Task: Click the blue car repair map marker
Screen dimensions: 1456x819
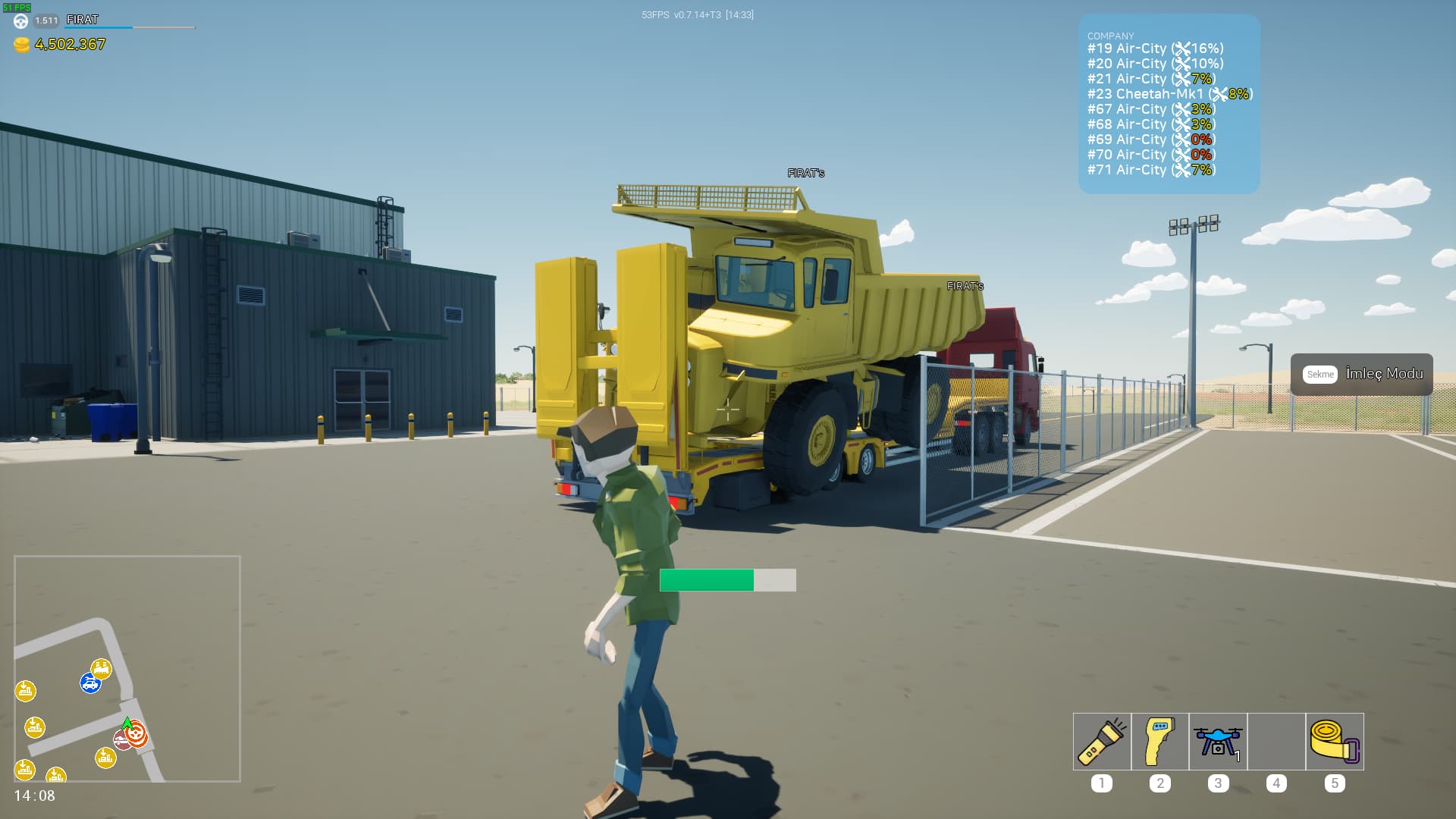Action: 90,684
